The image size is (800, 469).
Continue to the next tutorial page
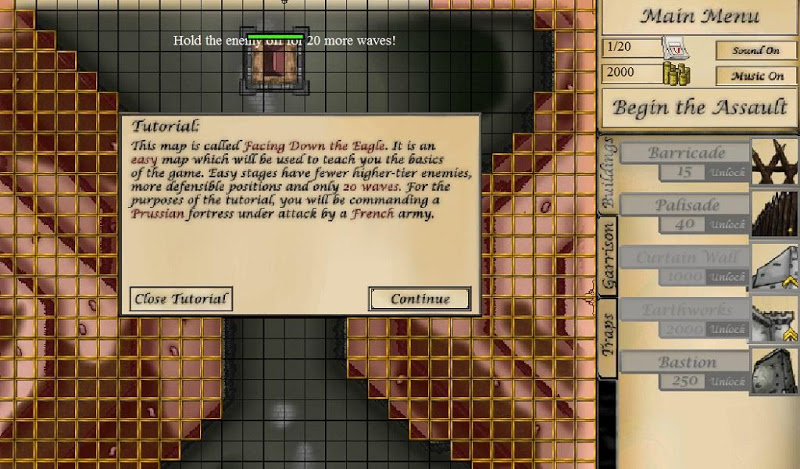point(419,299)
